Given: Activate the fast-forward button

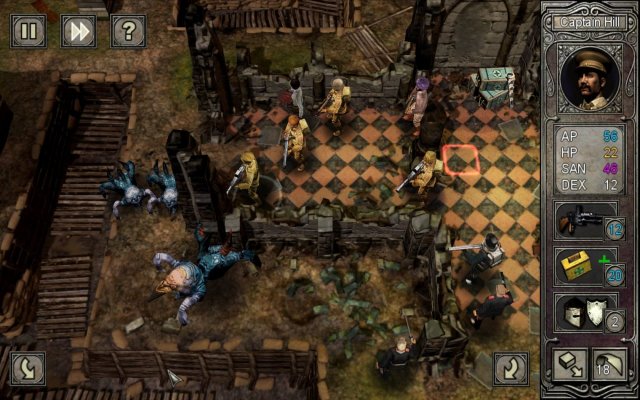Looking at the screenshot, I should (x=78, y=31).
